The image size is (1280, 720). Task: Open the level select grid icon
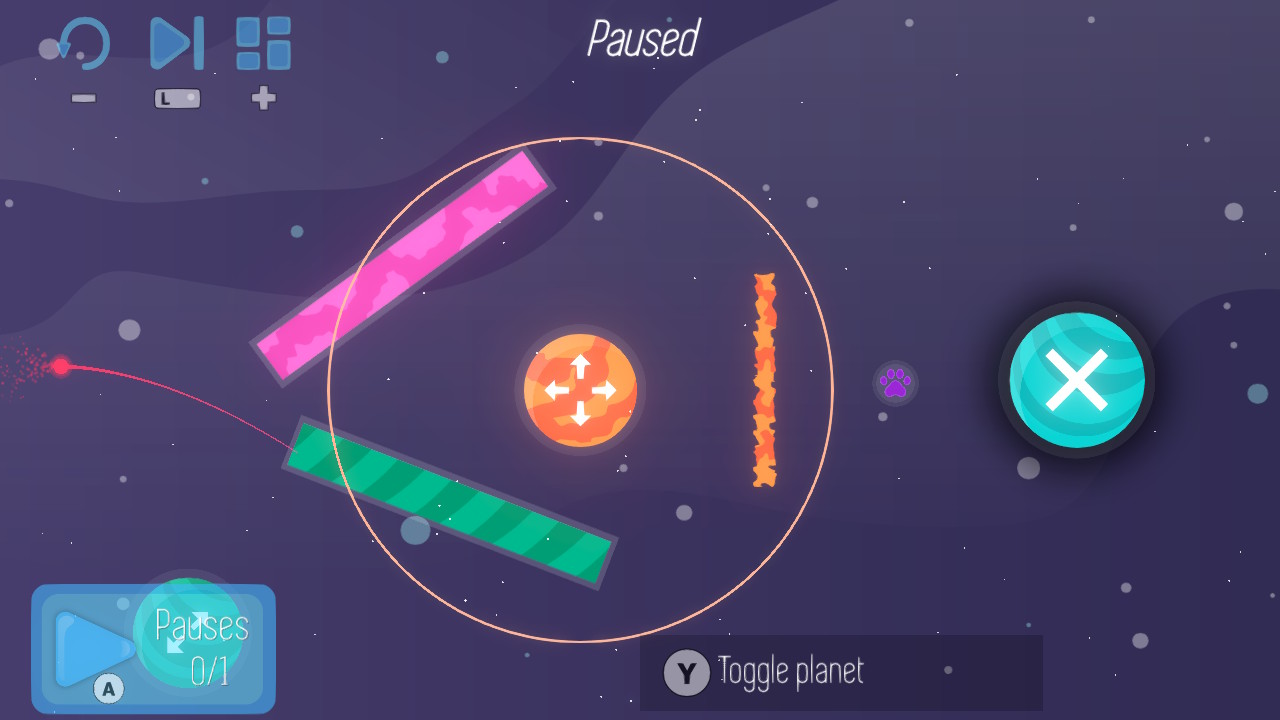[262, 44]
